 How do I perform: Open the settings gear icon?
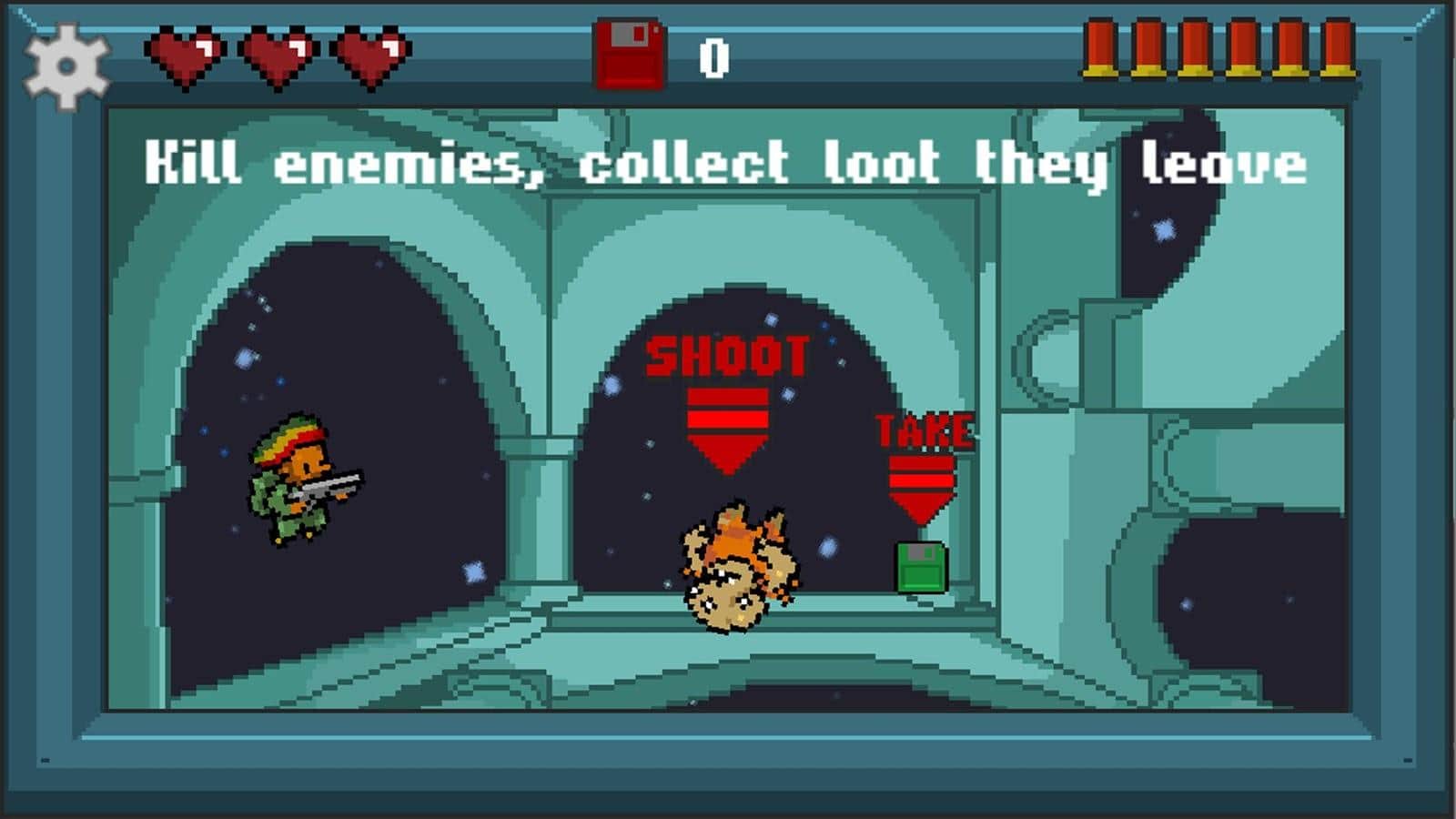click(66, 64)
